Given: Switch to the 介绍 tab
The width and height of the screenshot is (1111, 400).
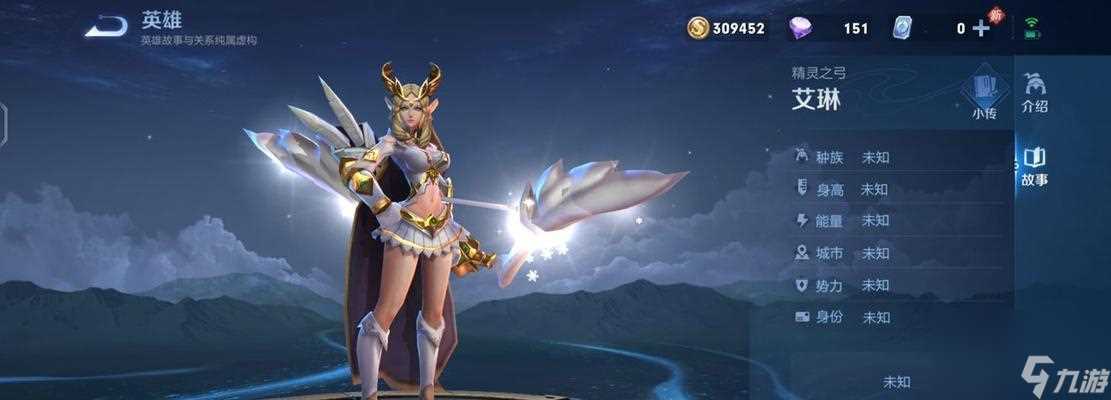Looking at the screenshot, I should pos(1035,92).
